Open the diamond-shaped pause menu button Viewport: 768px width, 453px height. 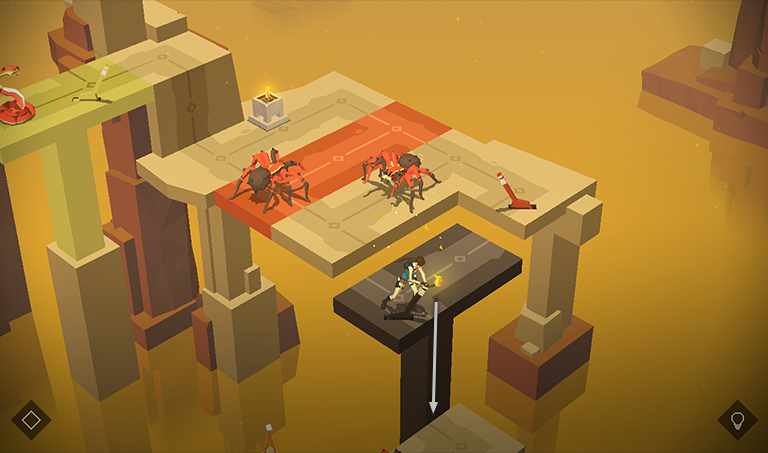[x=31, y=420]
